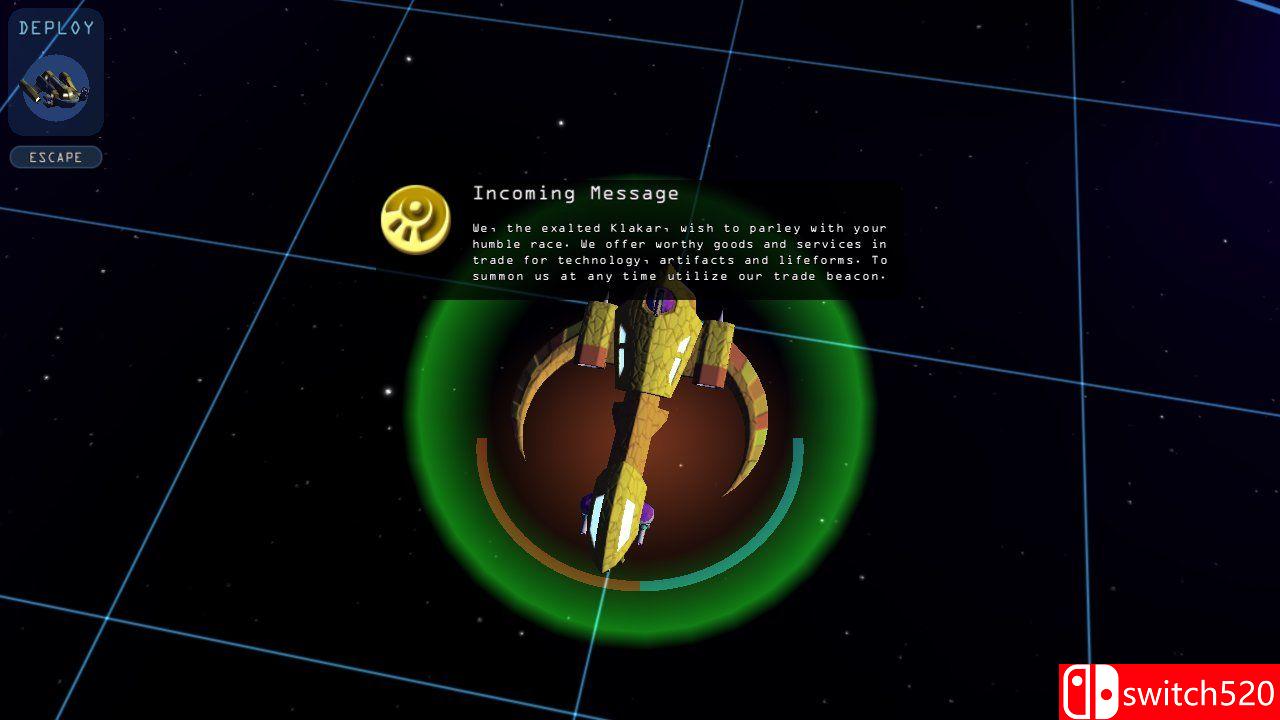Click the Nintendo Switch logo in the watermark

[1092, 691]
